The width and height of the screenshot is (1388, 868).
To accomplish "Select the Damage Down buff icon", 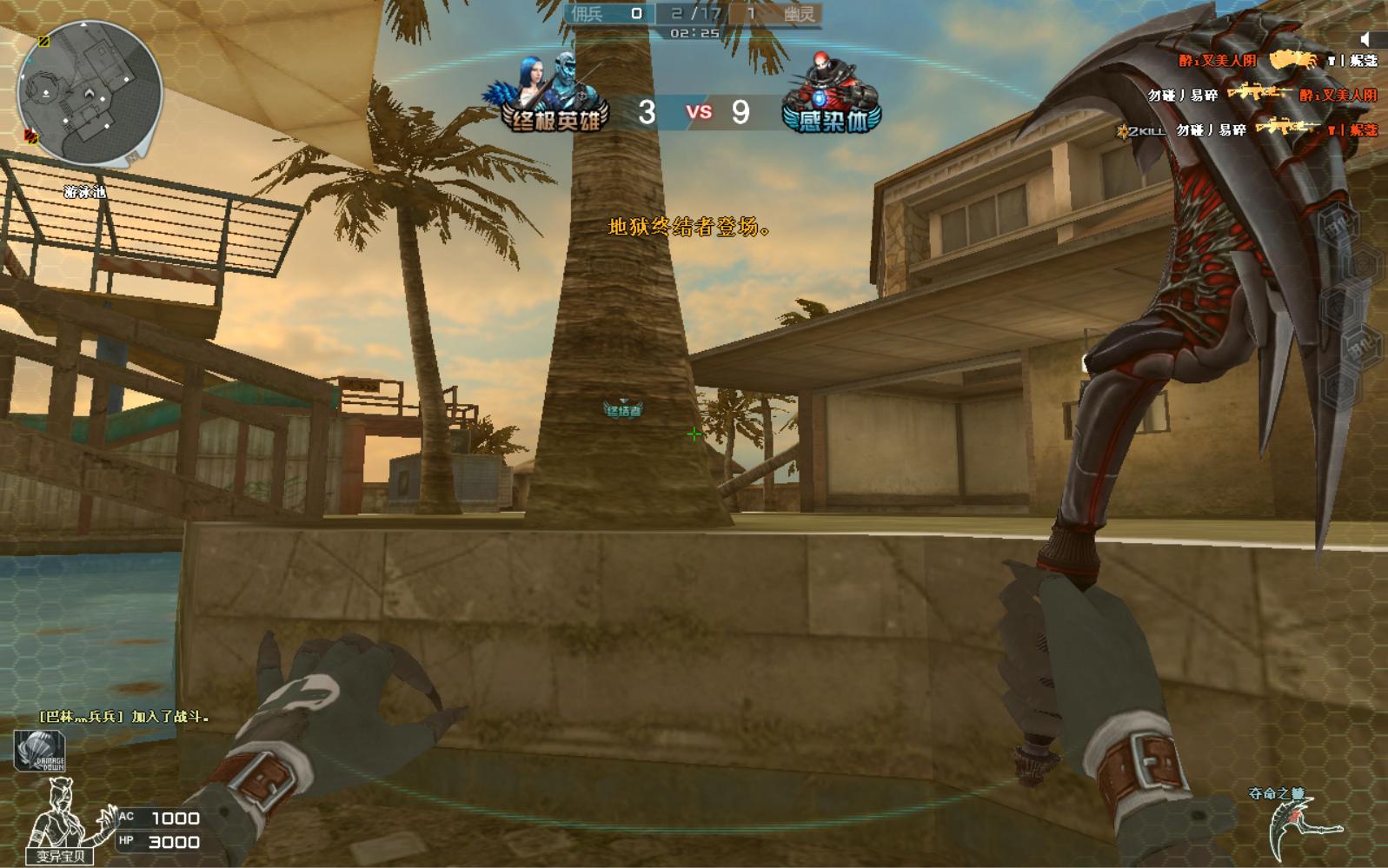I will click(x=39, y=752).
